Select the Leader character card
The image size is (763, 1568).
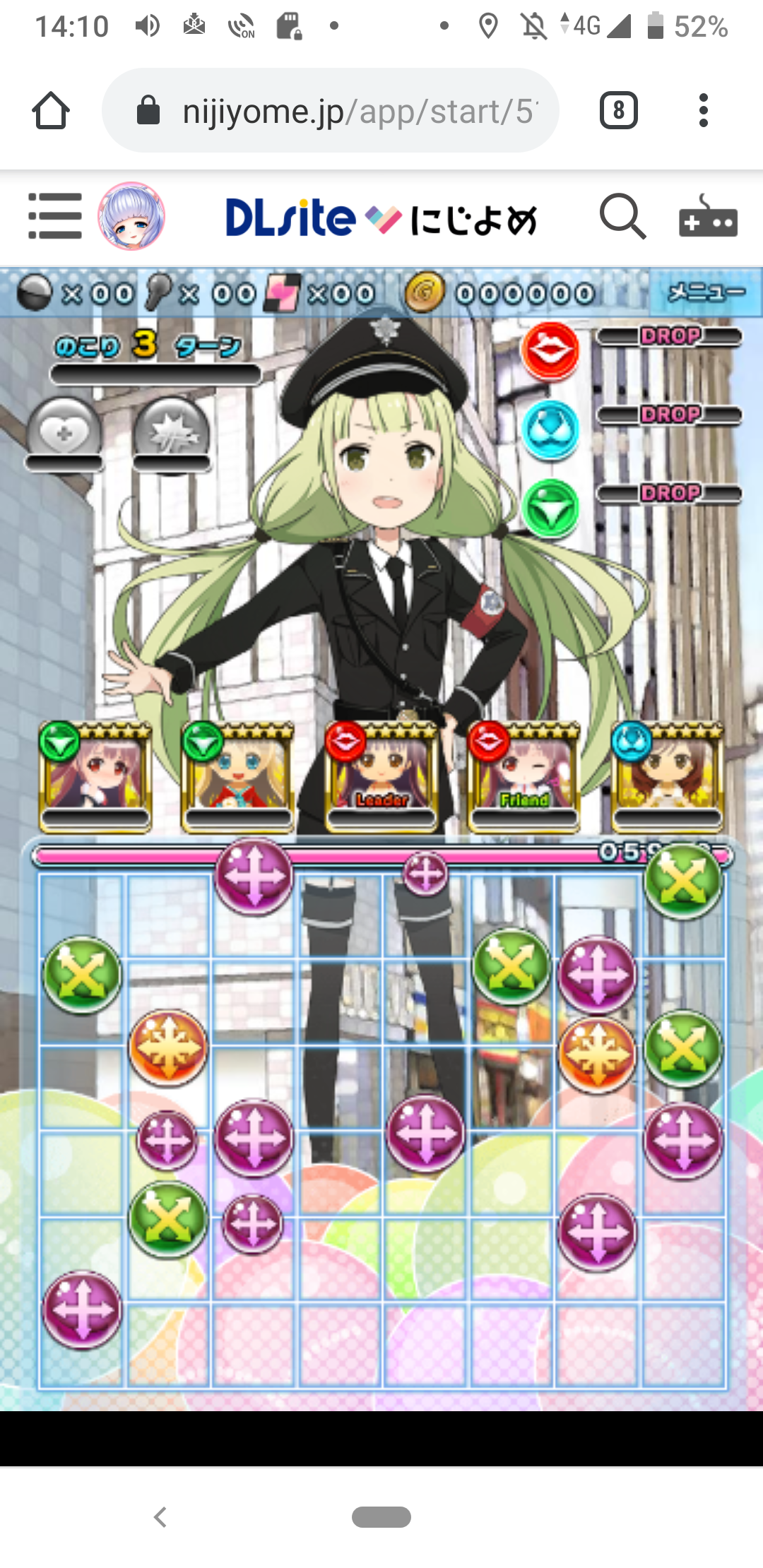click(381, 777)
